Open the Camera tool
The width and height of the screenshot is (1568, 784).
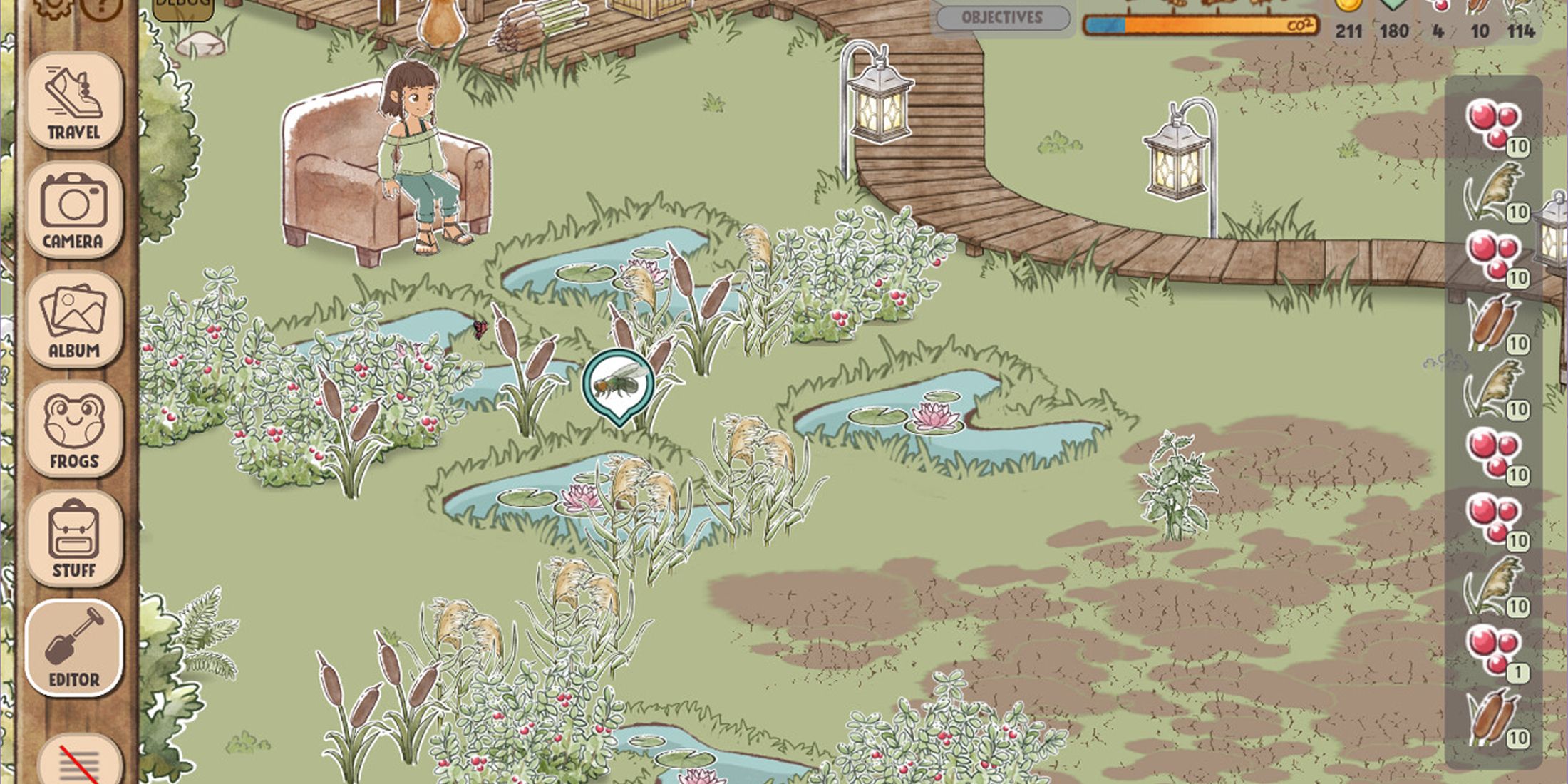click(x=73, y=210)
